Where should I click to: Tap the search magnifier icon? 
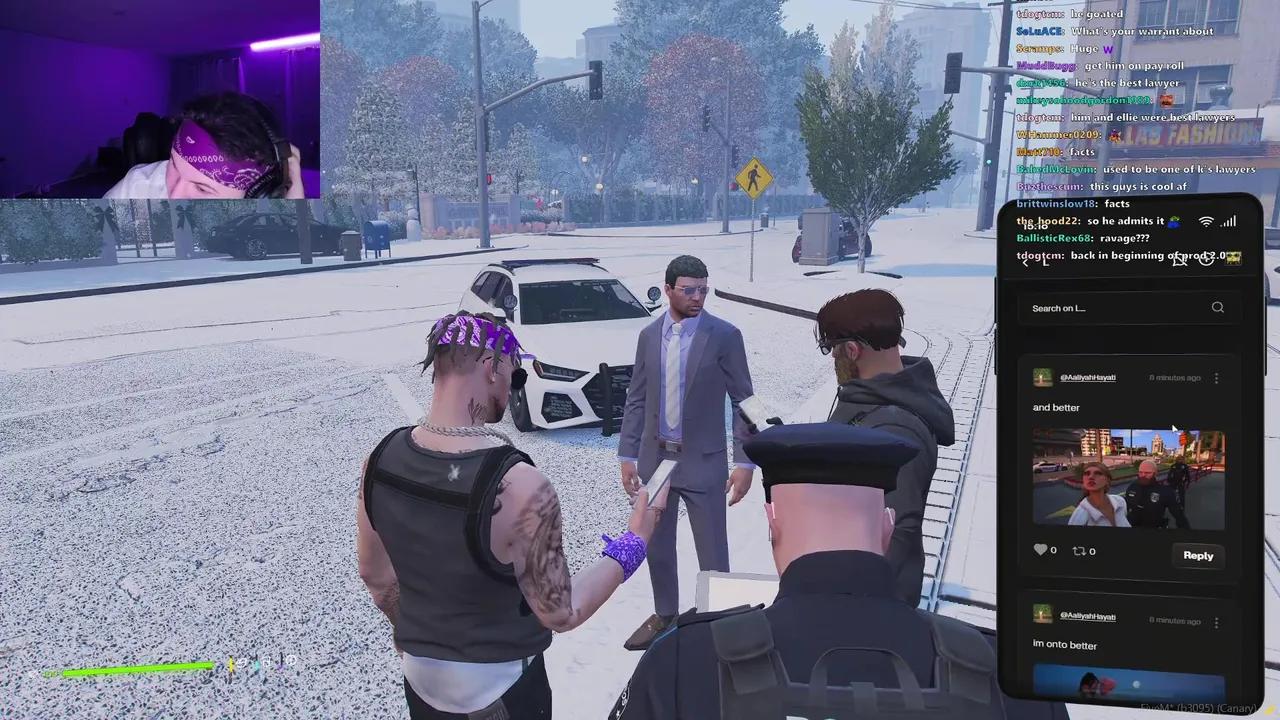1218,308
